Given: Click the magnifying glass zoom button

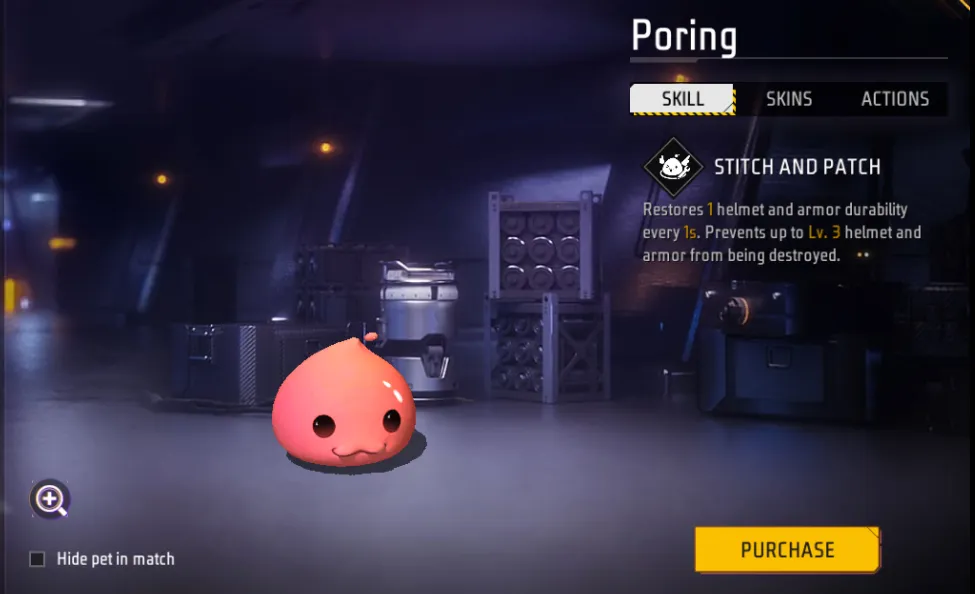Looking at the screenshot, I should [x=50, y=498].
